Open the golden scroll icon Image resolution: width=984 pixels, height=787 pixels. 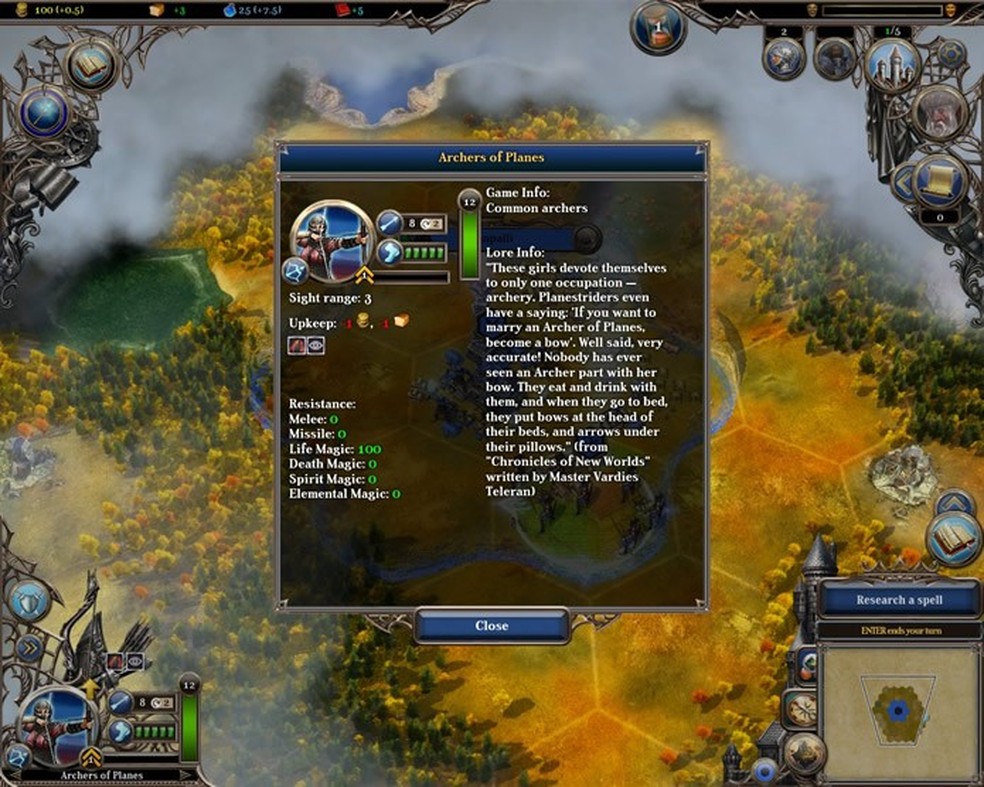pos(940,180)
